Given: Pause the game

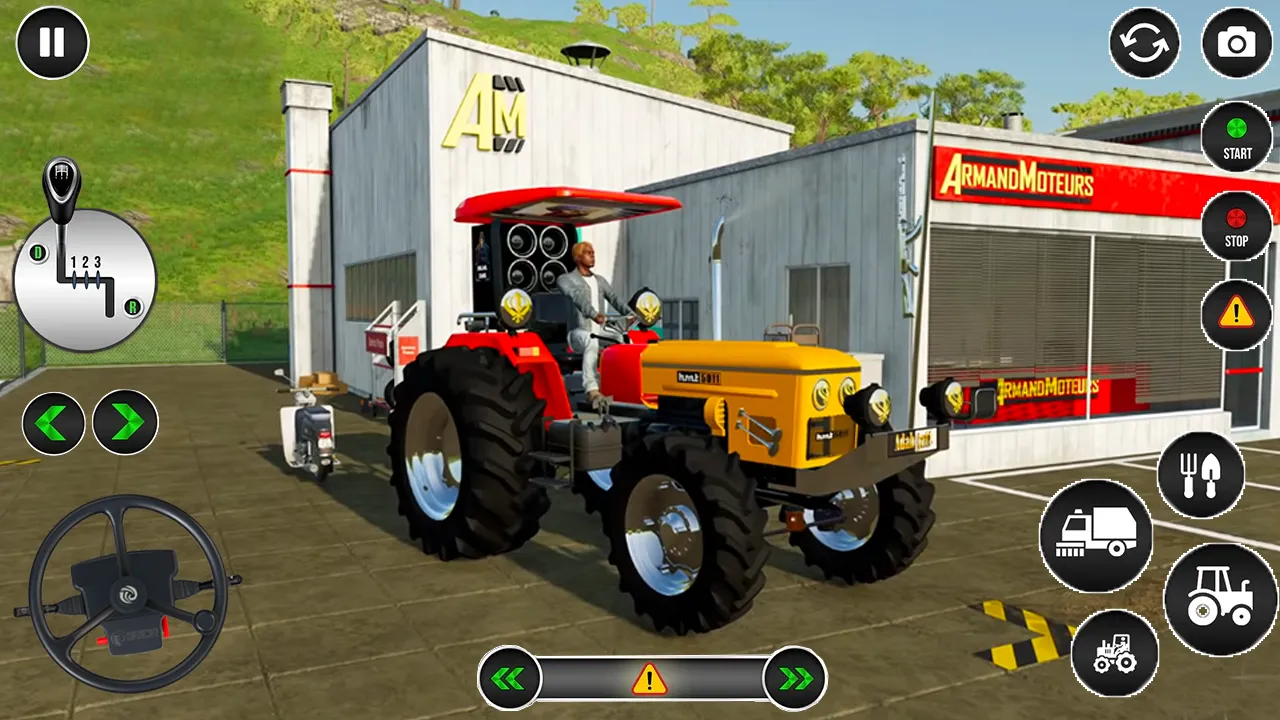Looking at the screenshot, I should point(53,43).
